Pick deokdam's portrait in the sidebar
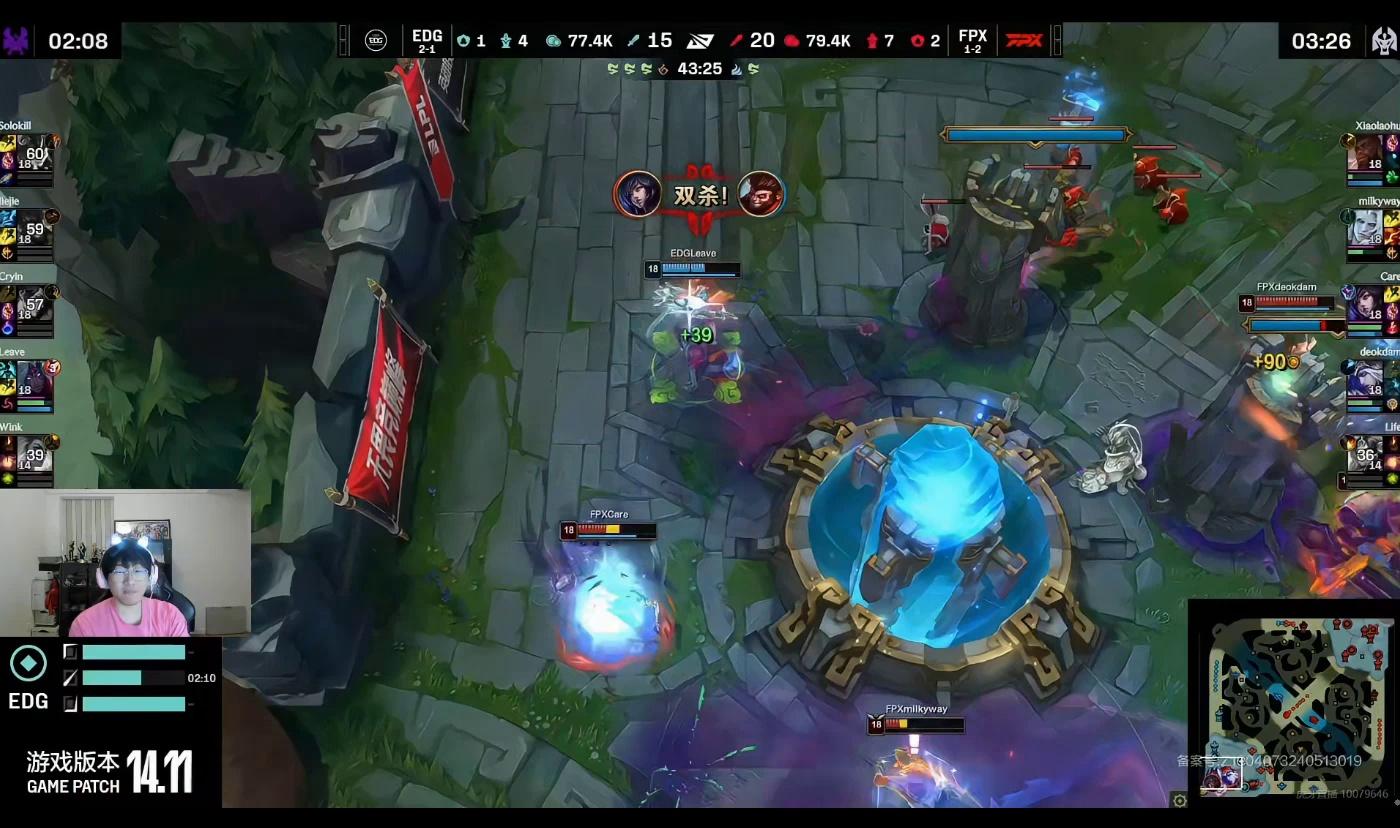This screenshot has width=1400, height=828. pos(1364,380)
